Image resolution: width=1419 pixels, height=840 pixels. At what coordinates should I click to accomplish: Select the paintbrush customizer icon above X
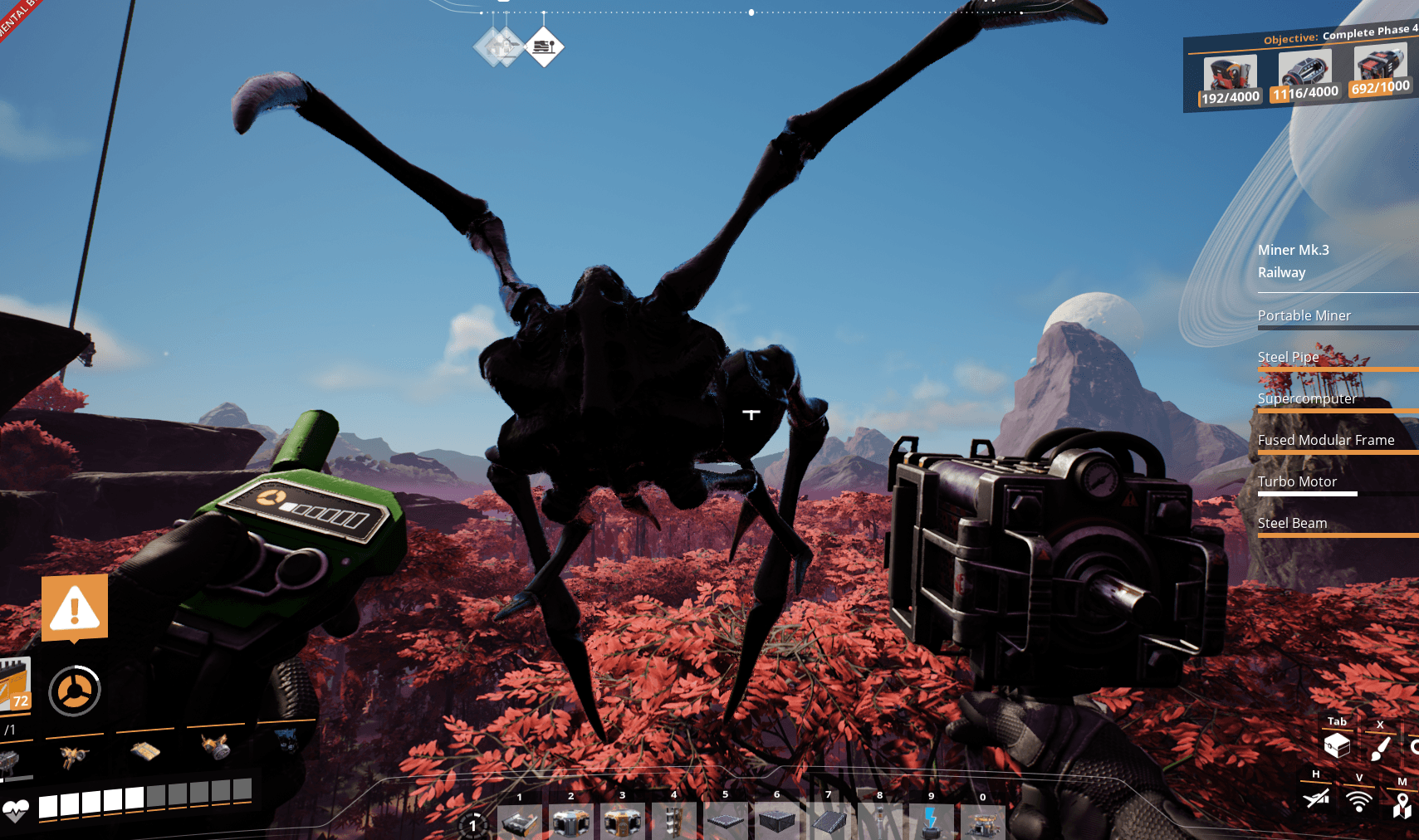[1379, 747]
